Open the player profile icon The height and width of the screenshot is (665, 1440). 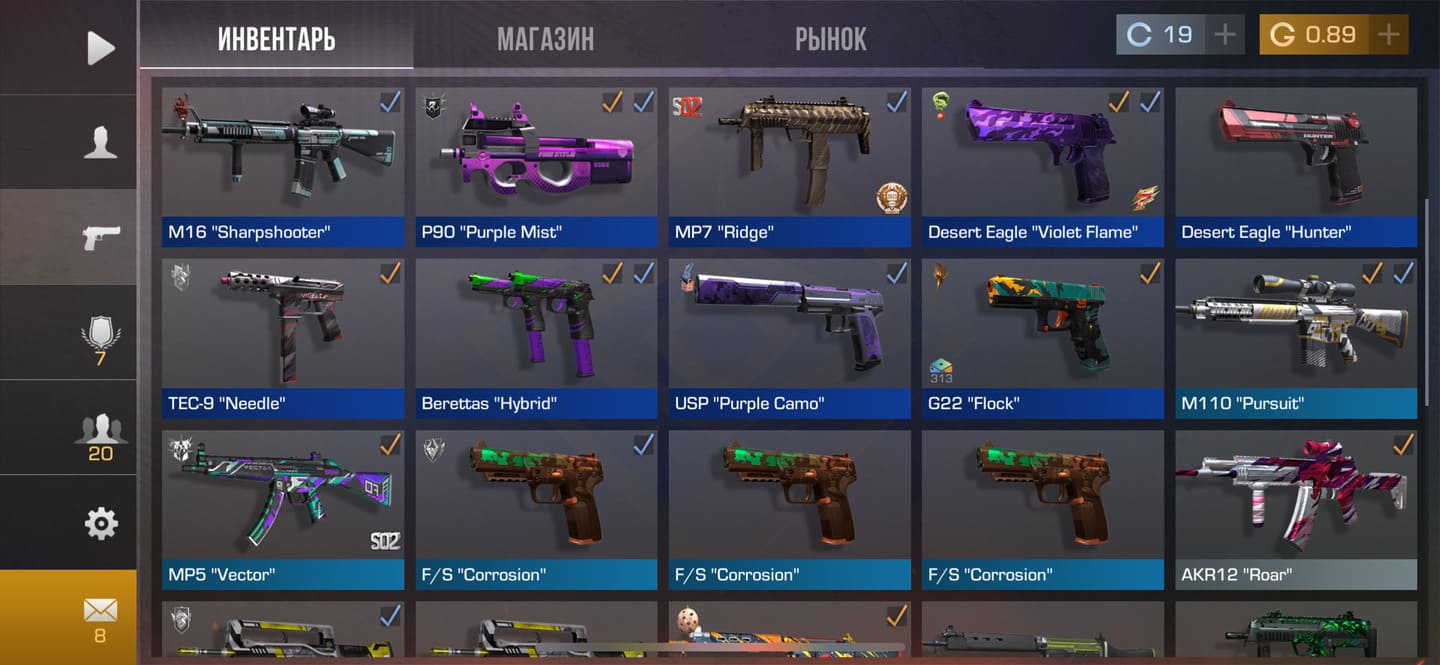tap(100, 143)
